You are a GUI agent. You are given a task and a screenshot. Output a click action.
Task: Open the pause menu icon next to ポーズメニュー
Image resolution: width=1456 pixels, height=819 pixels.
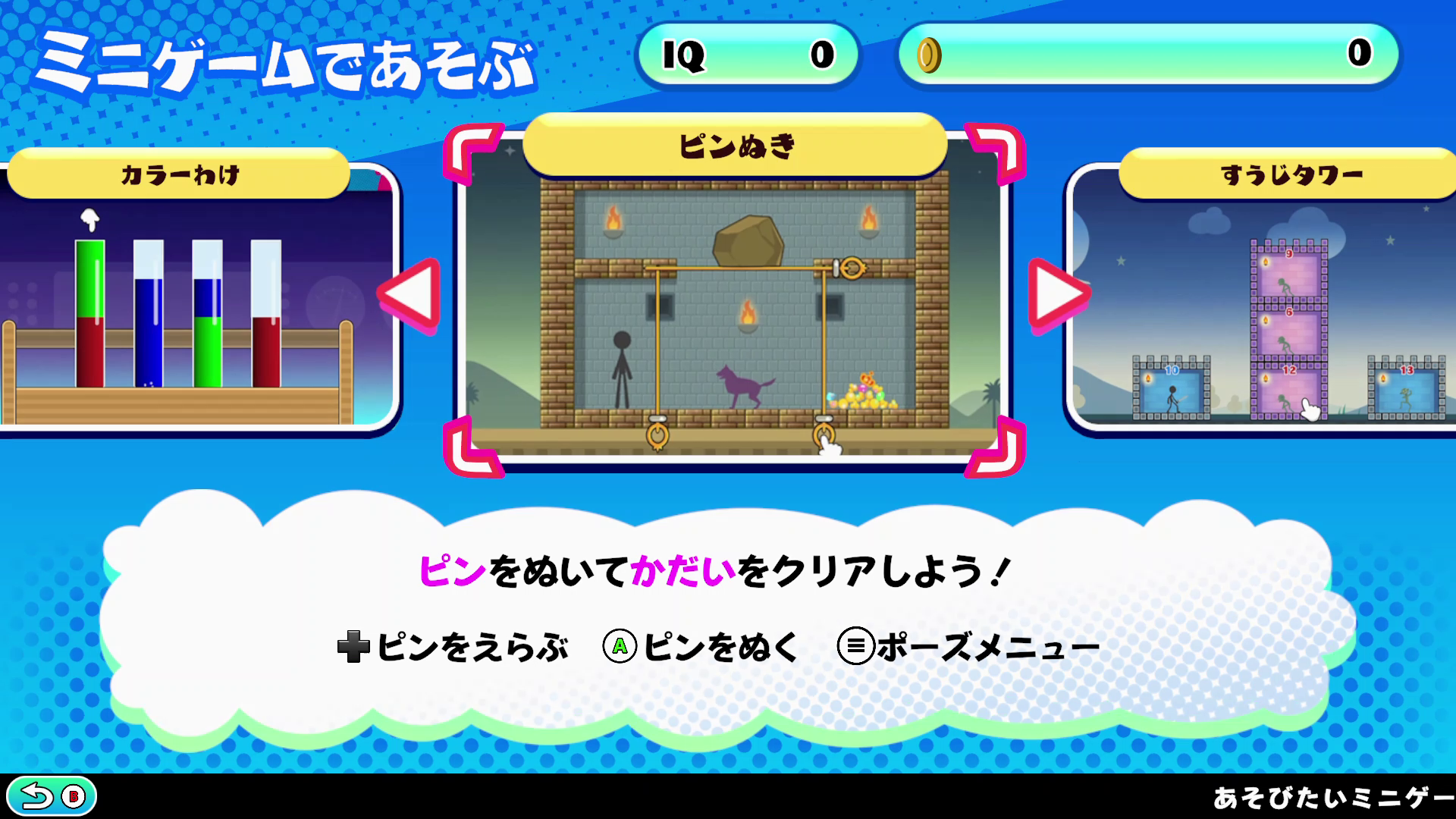click(856, 645)
